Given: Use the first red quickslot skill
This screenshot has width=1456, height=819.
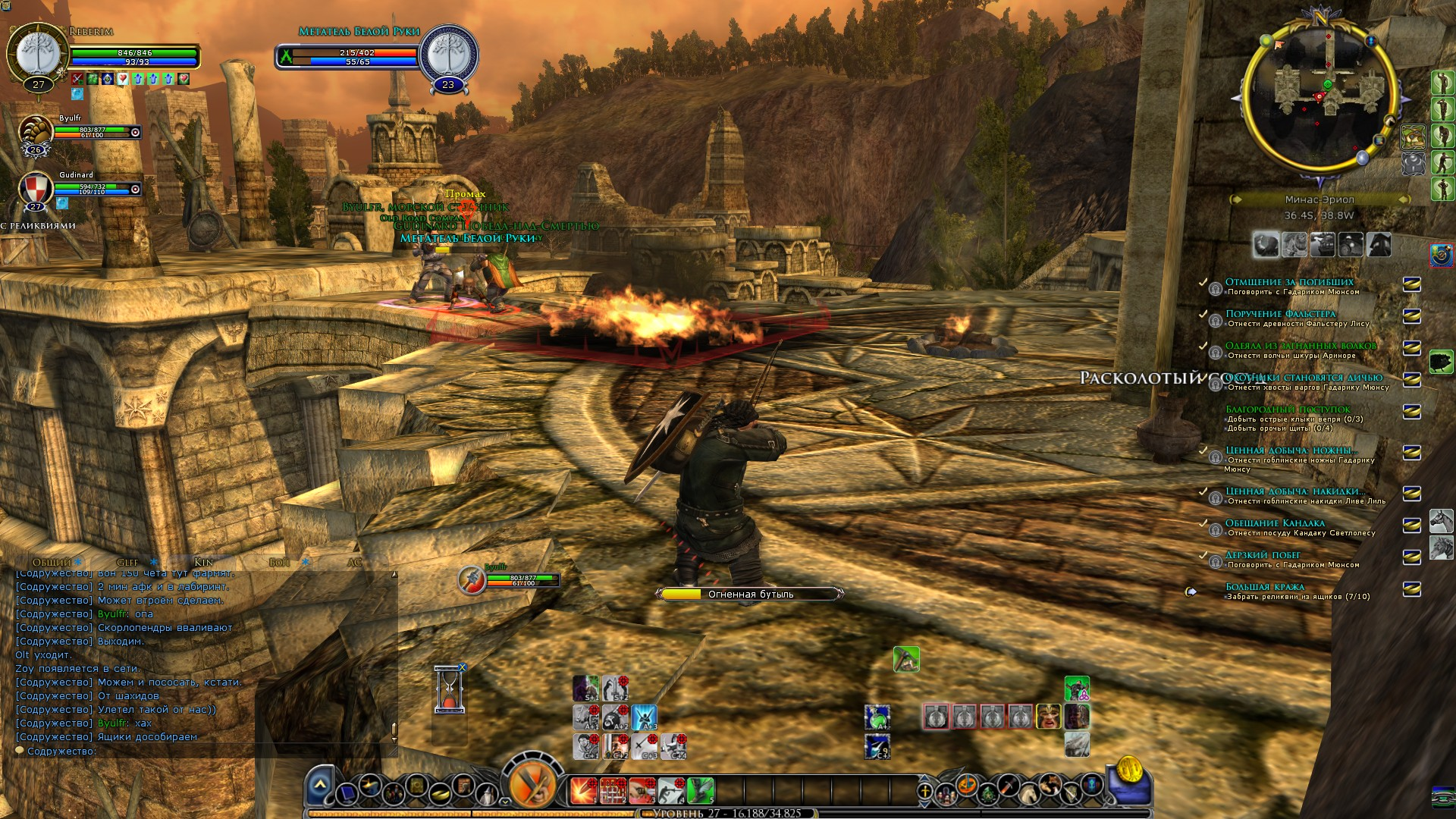Looking at the screenshot, I should point(583,790).
